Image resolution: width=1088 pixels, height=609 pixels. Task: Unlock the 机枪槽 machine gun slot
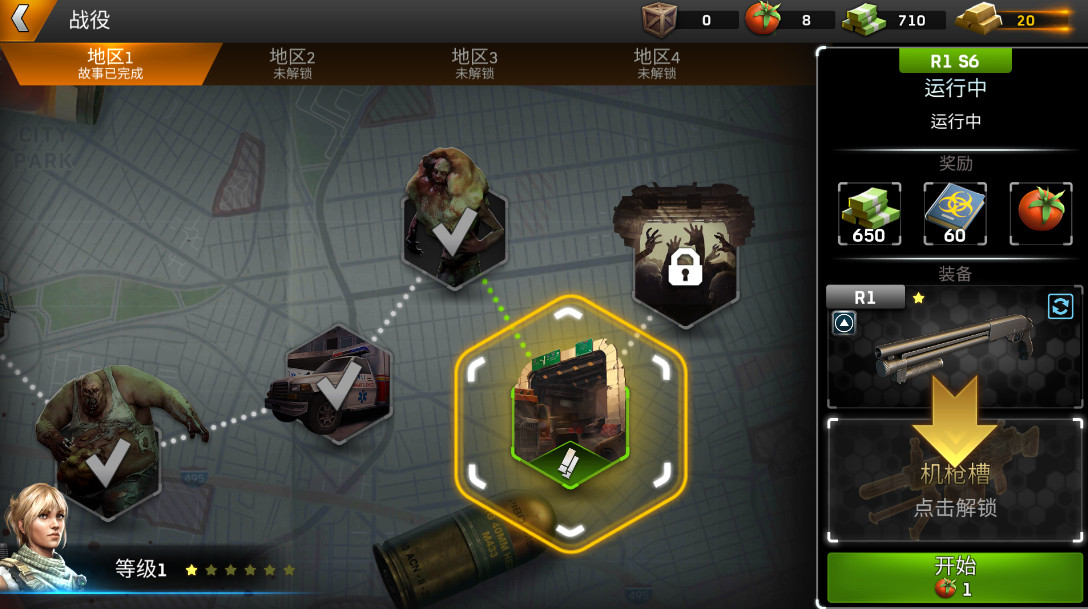click(954, 482)
